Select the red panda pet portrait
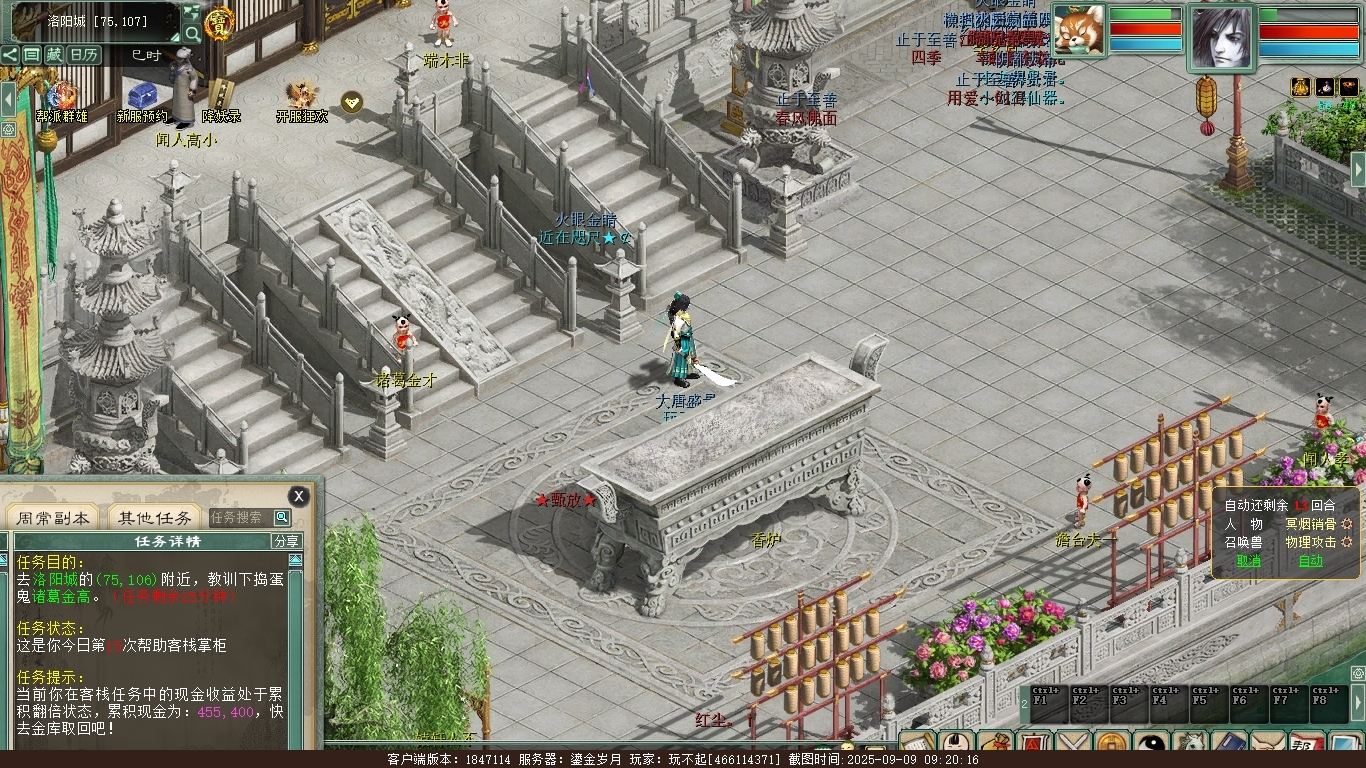Viewport: 1366px width, 768px height. coord(1079,30)
